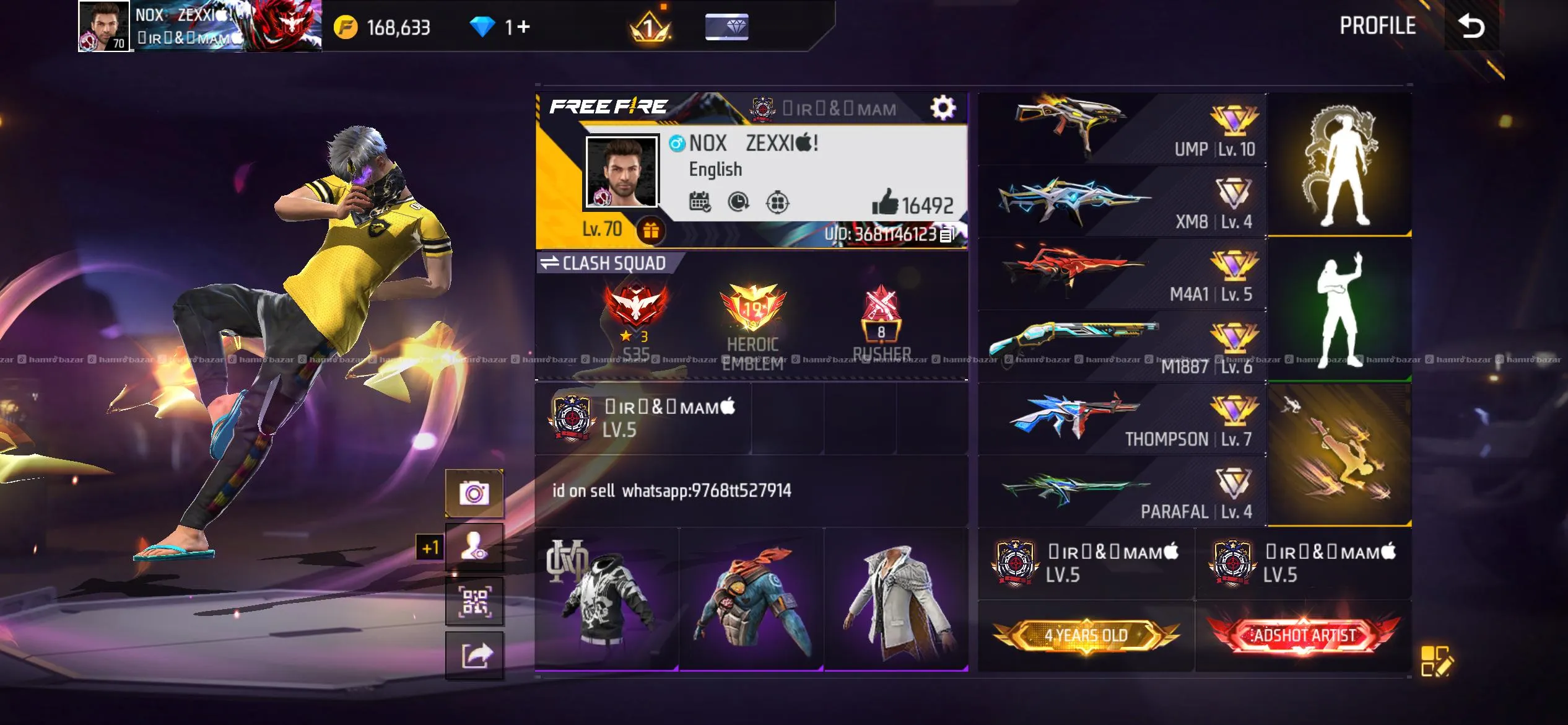Screen dimensions: 1568x725
Task: Go back using the return arrow
Action: pyautogui.click(x=1471, y=26)
